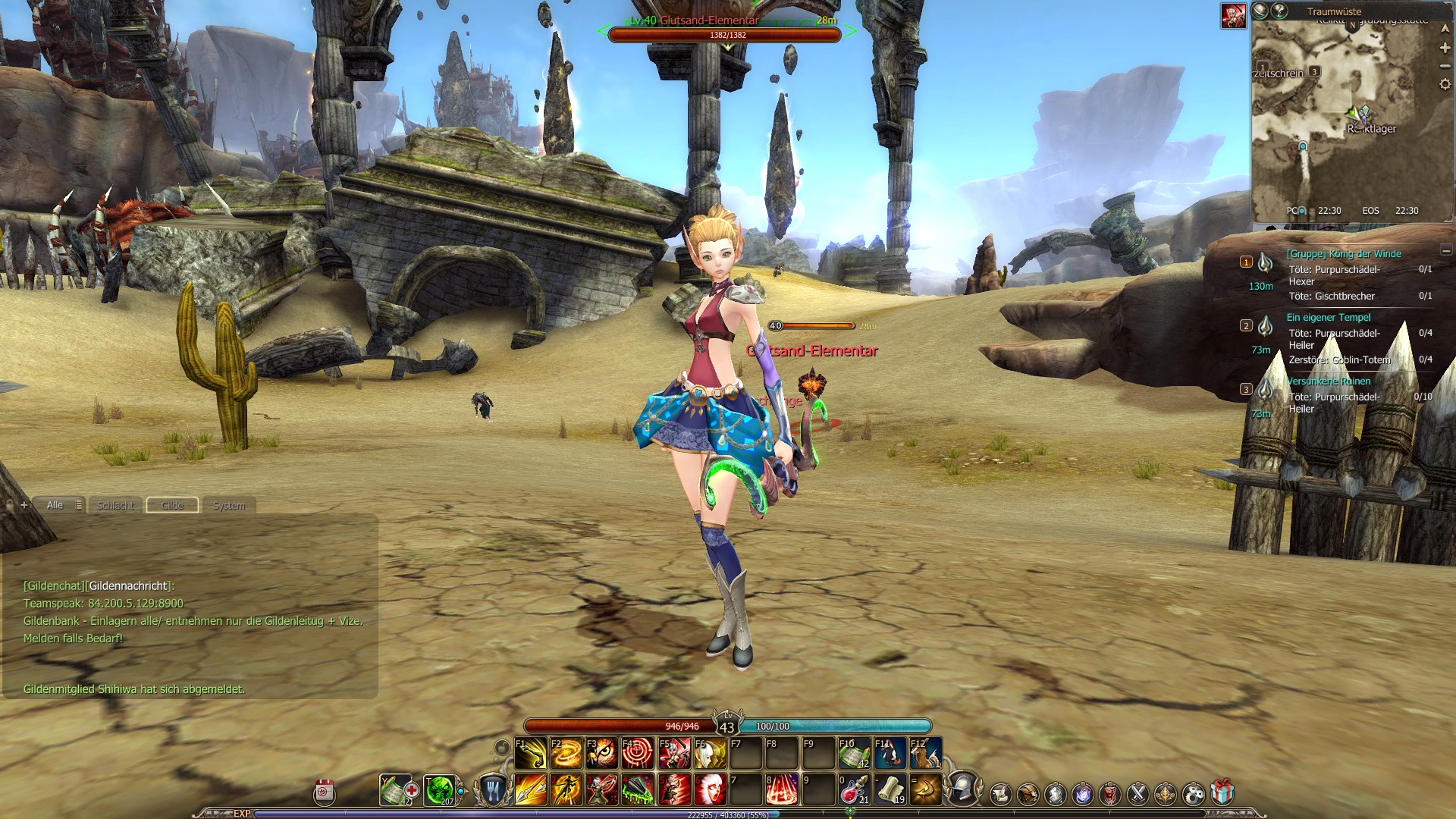Fire the arrow skill in slot 1
The height and width of the screenshot is (819, 1456).
530,789
